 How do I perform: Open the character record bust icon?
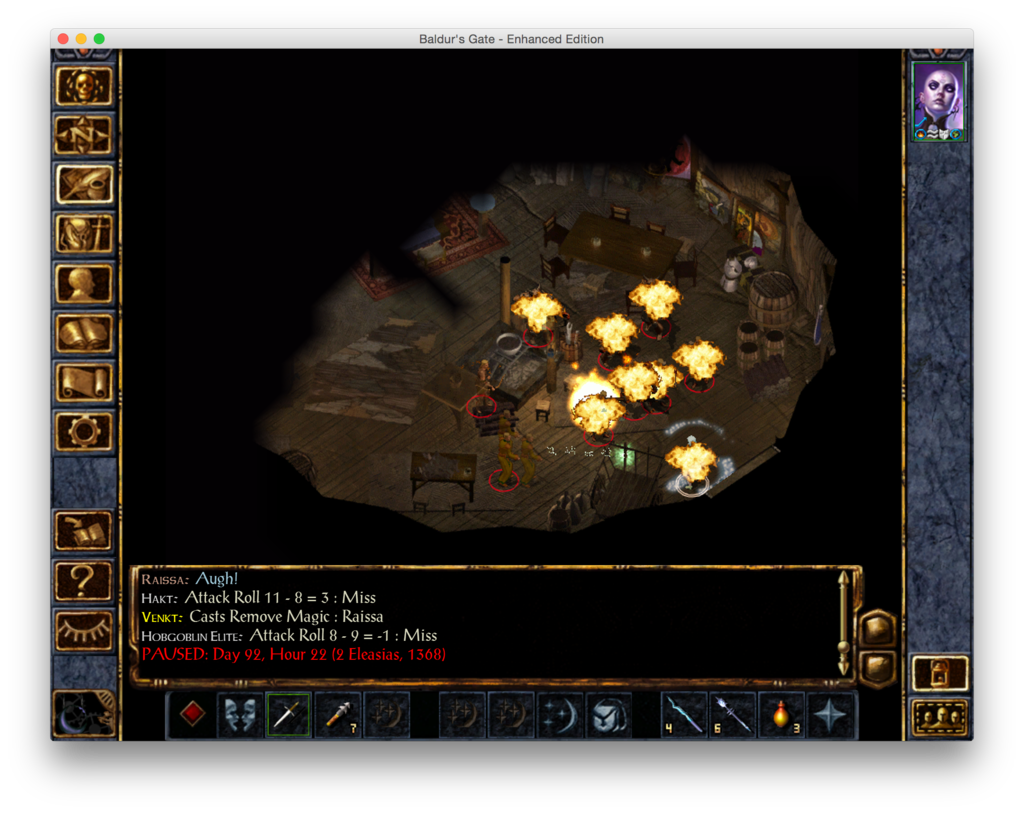coord(84,283)
